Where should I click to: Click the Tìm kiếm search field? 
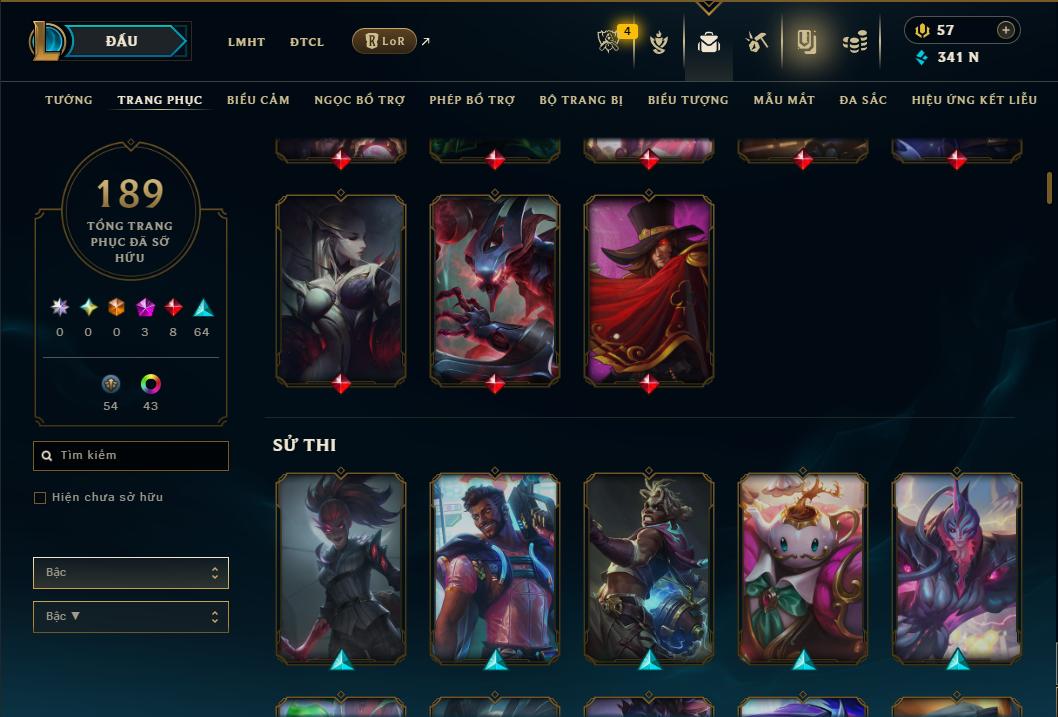(131, 456)
